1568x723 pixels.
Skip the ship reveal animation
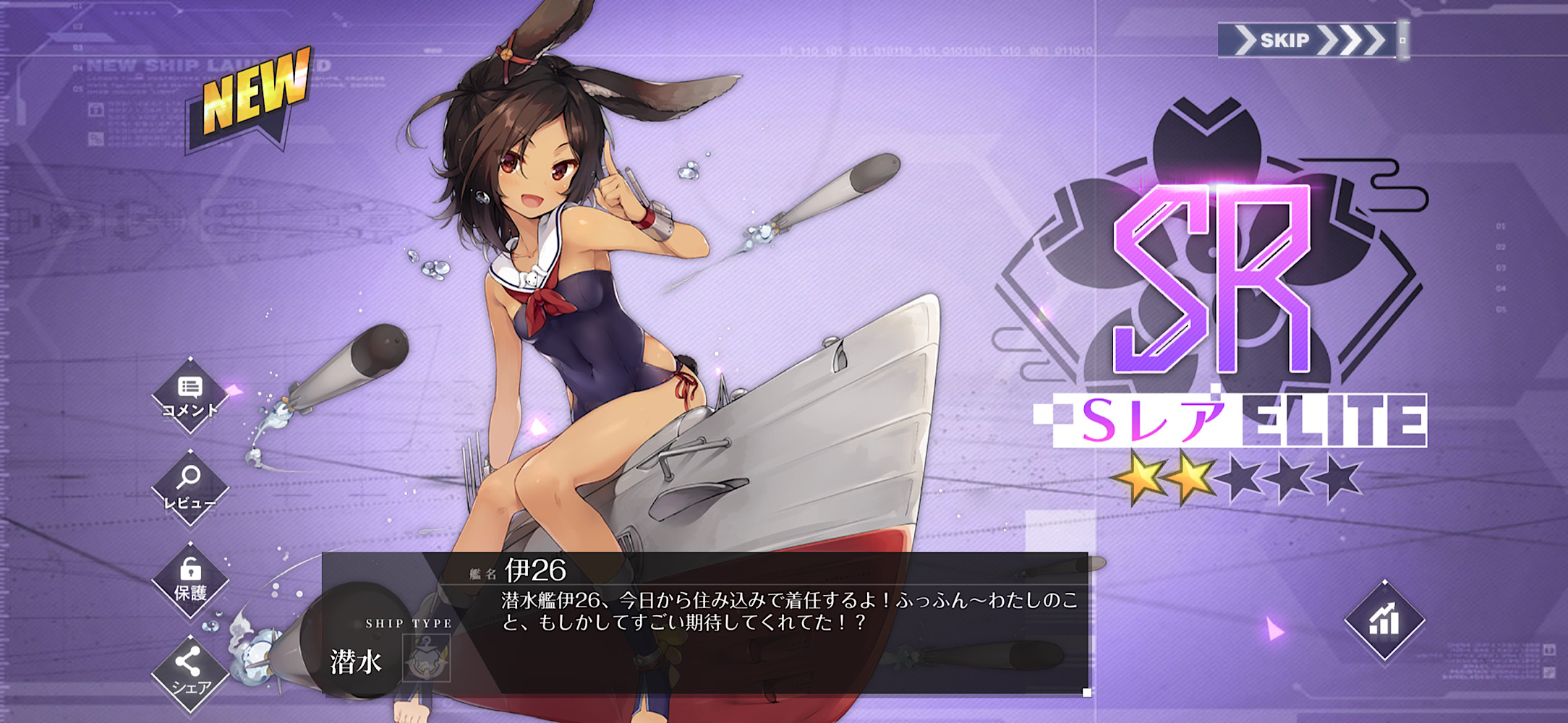coord(1308,40)
